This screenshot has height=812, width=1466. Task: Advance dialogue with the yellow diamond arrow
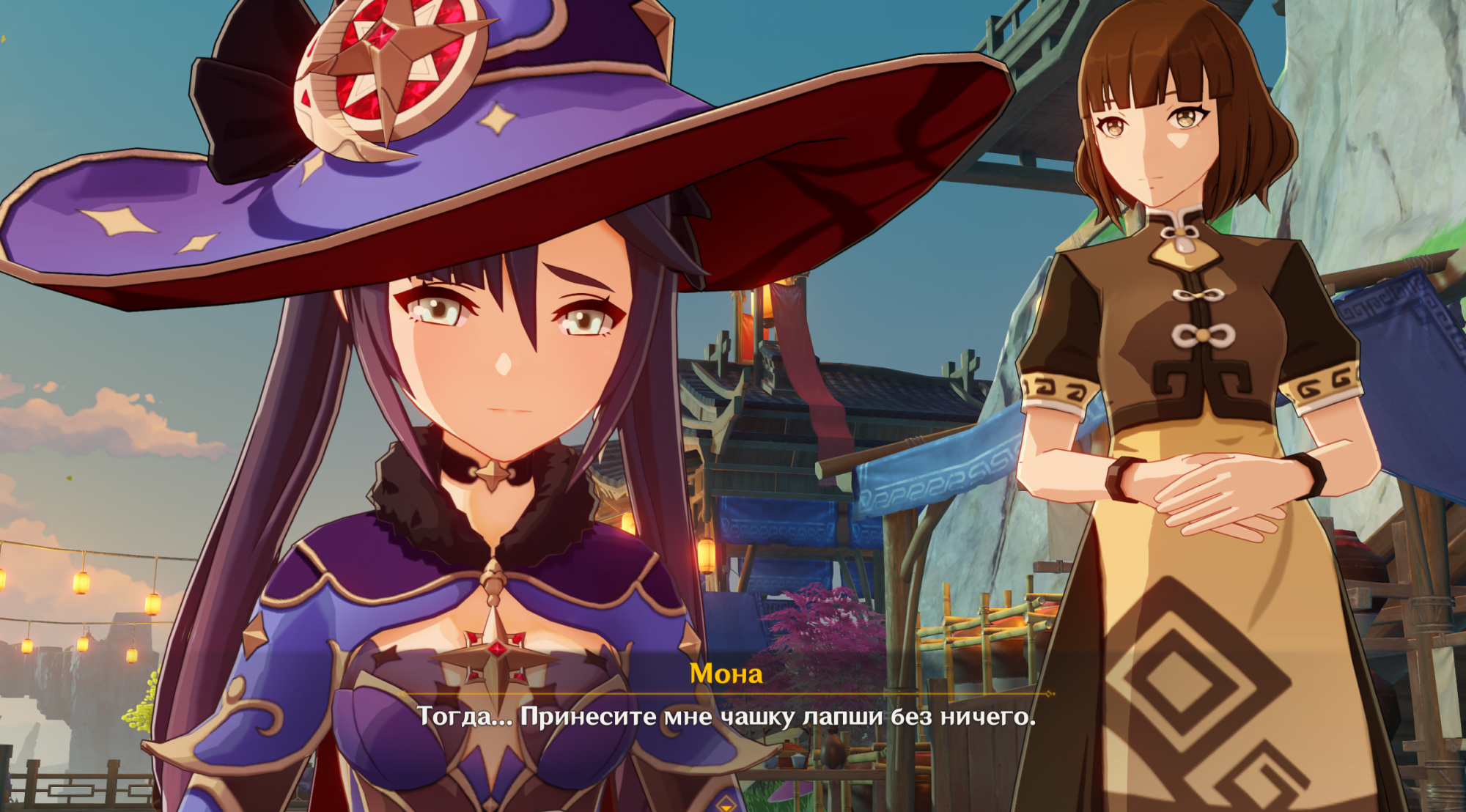click(726, 804)
